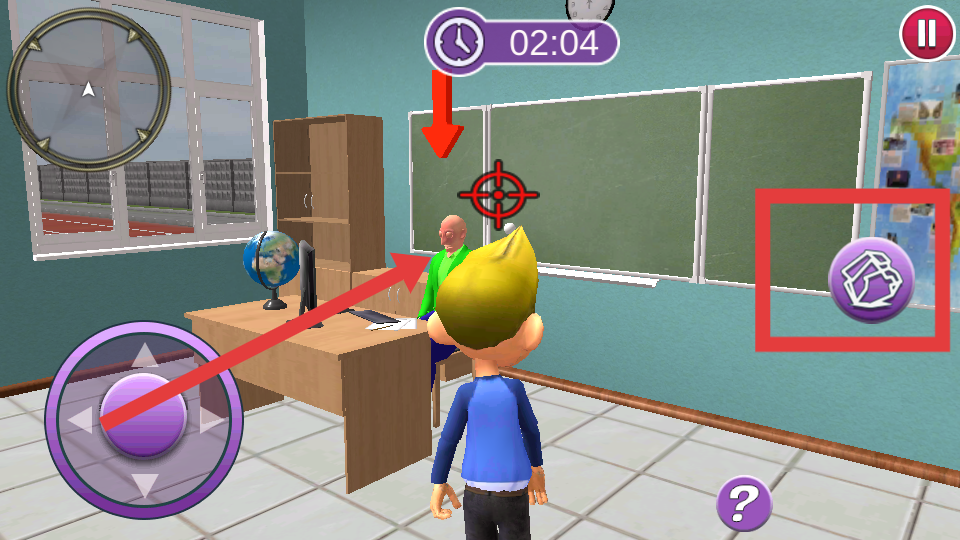The height and width of the screenshot is (540, 960).
Task: Tap the joystick's down arrow
Action: [145, 485]
